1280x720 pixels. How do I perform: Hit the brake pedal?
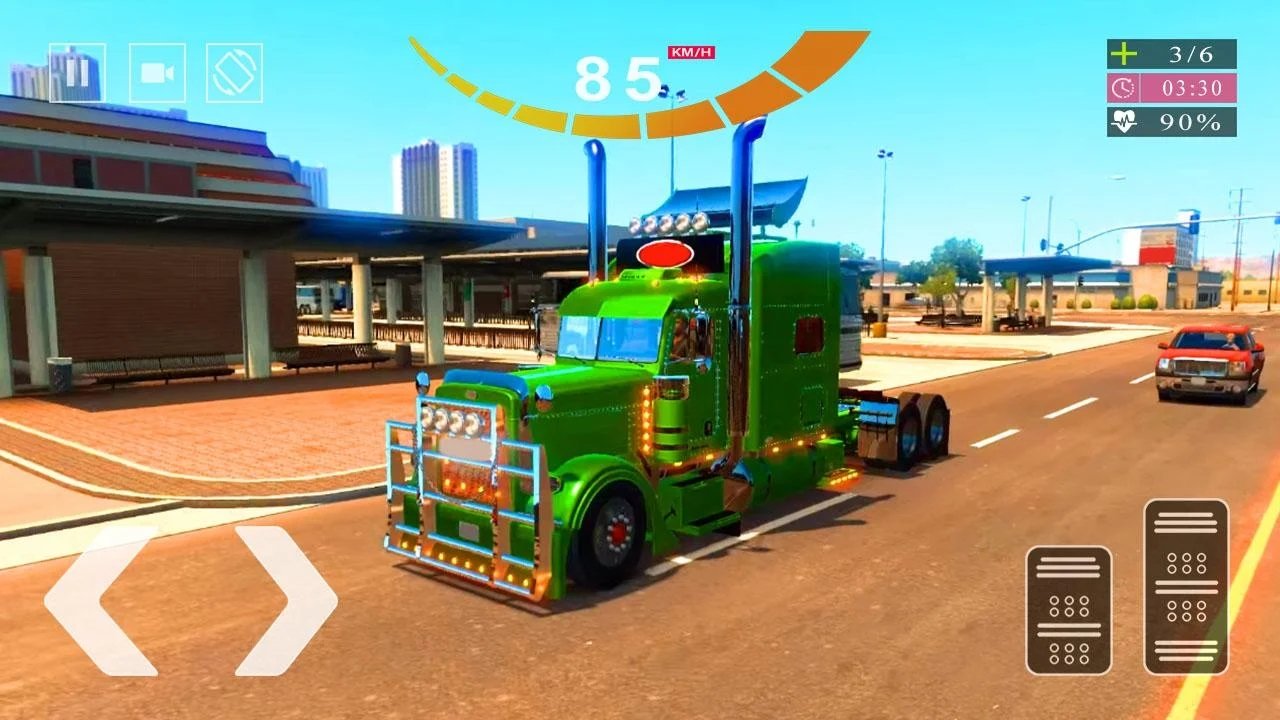pyautogui.click(x=1068, y=610)
